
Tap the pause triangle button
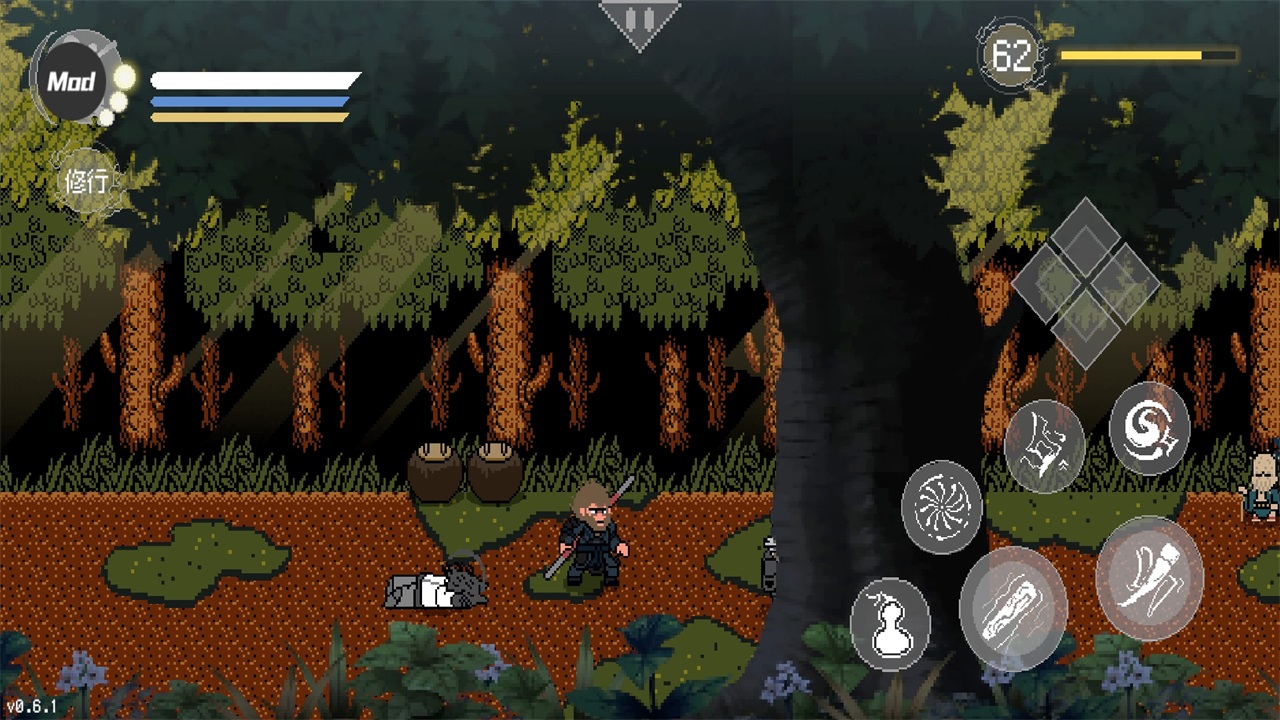[x=640, y=21]
